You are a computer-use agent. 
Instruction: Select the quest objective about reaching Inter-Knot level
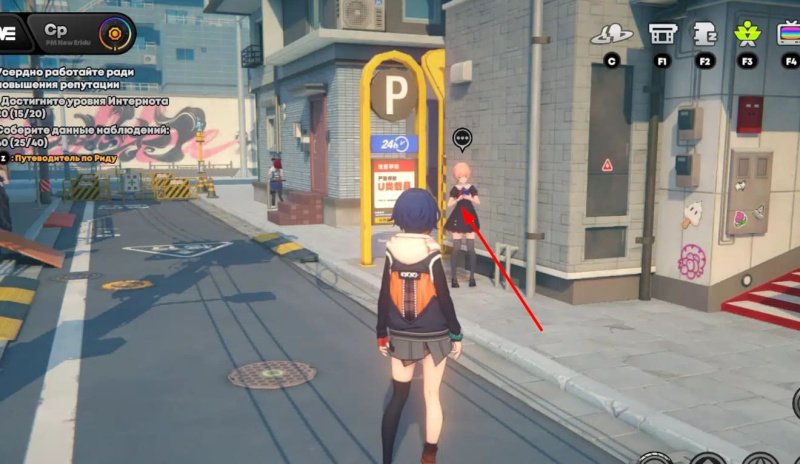tap(80, 108)
